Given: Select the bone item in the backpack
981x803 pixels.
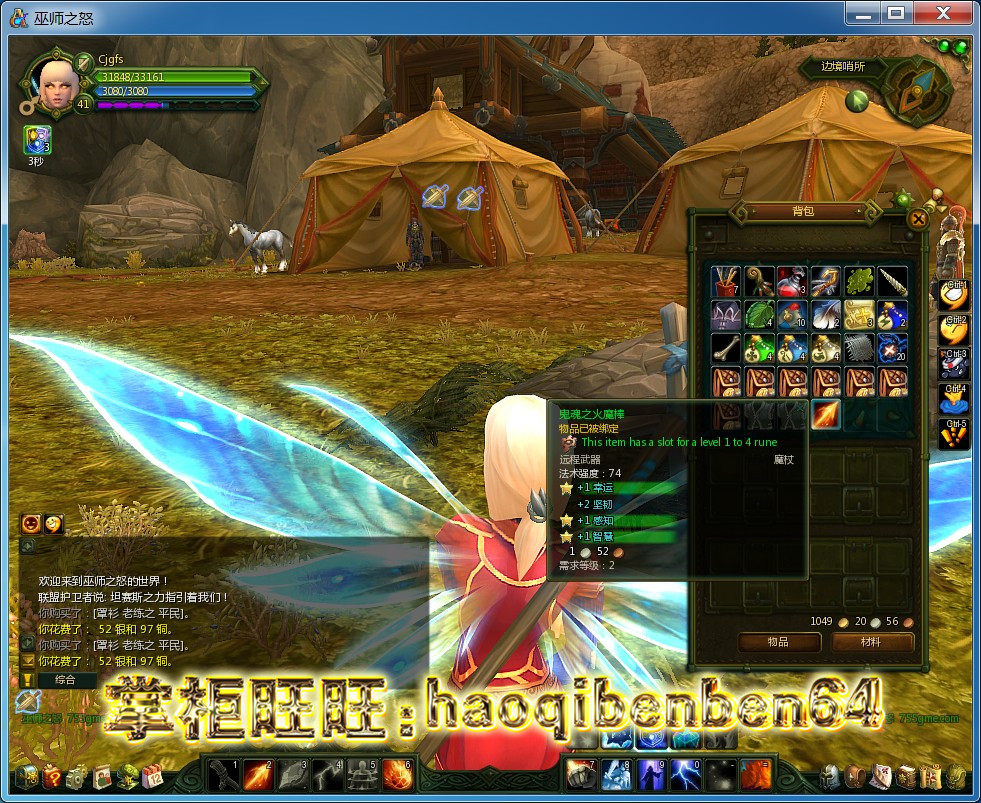Looking at the screenshot, I should click(726, 347).
